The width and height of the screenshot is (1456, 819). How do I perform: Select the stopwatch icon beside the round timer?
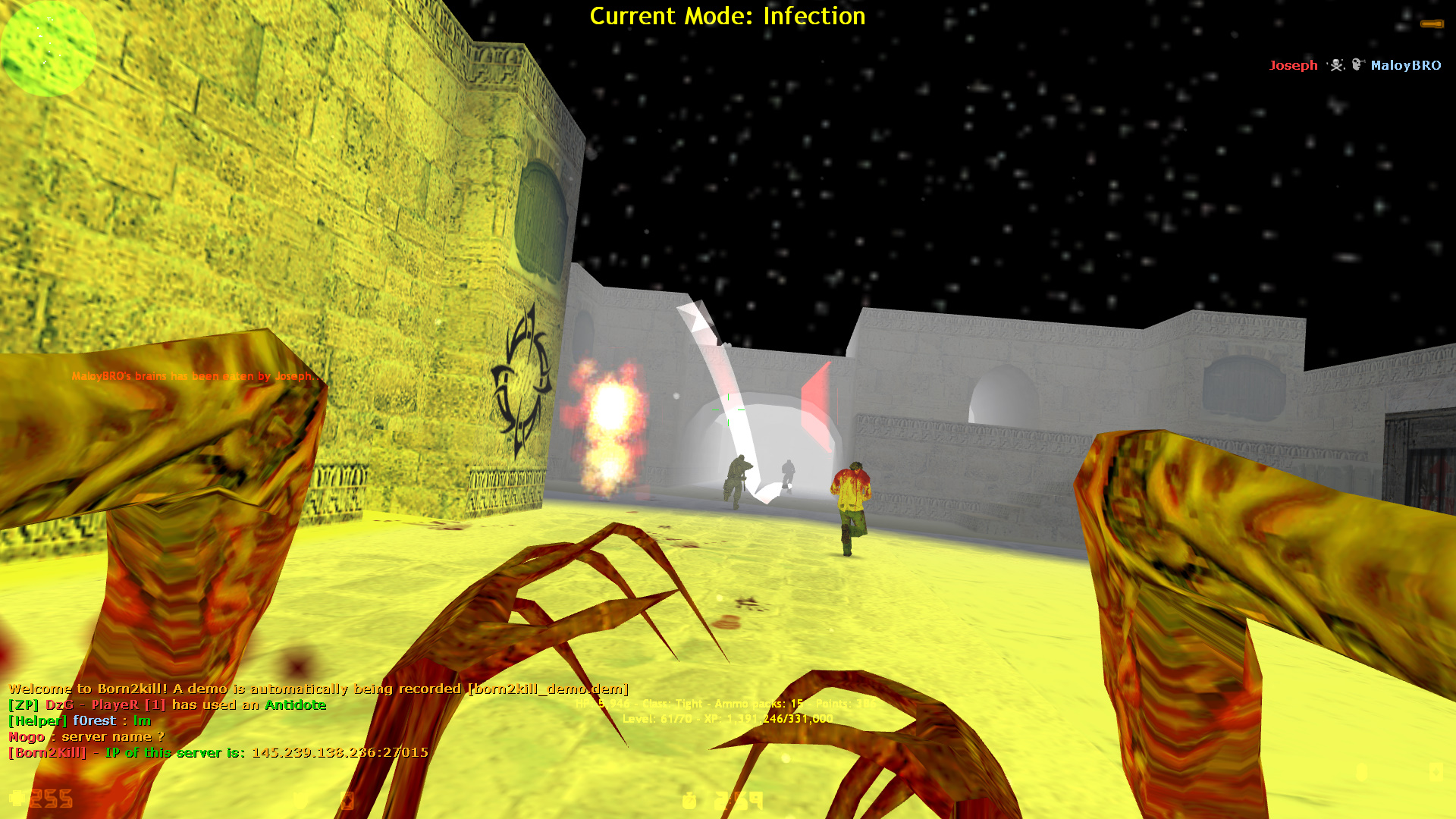[690, 801]
